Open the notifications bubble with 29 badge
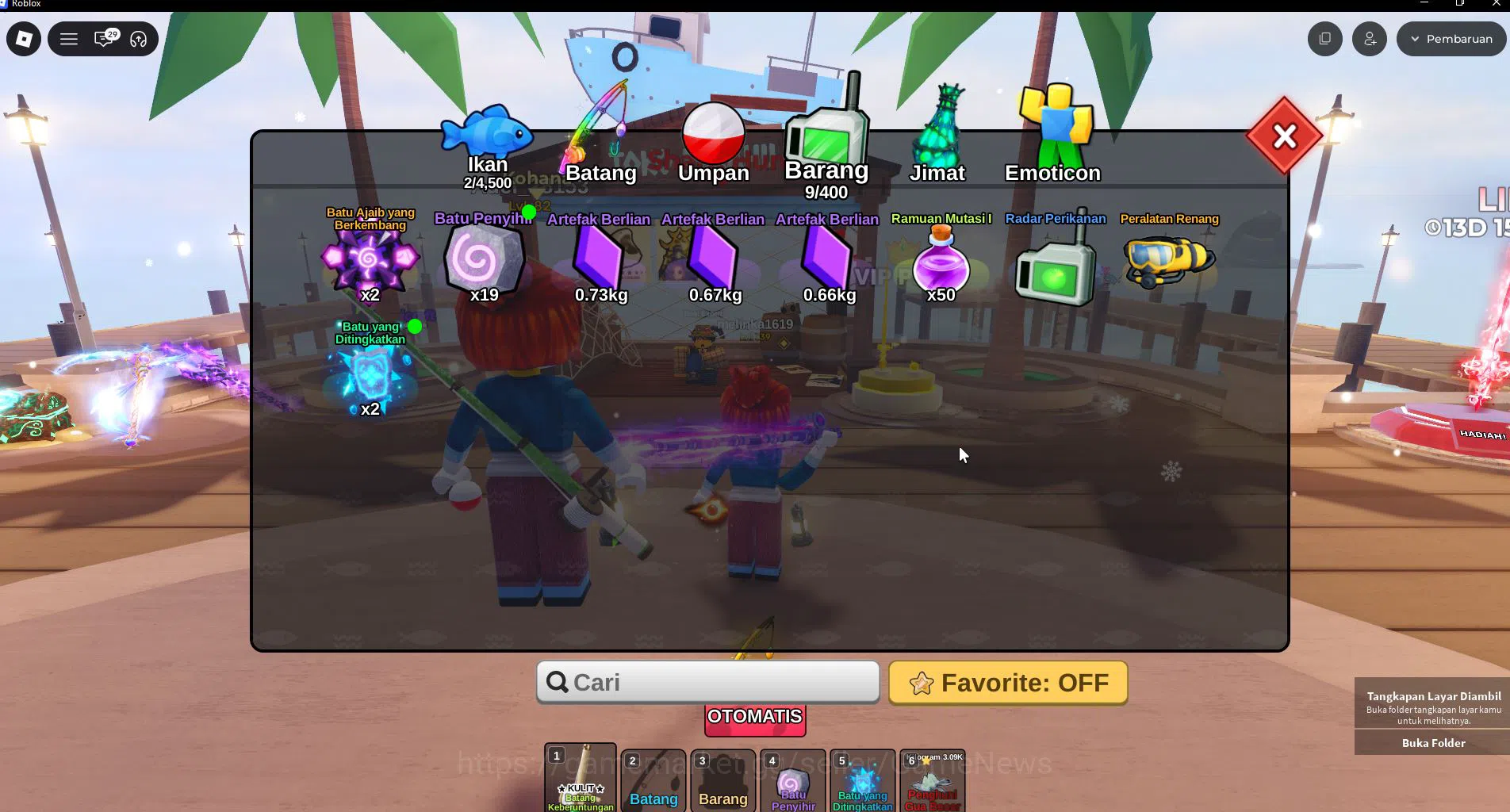 coord(102,38)
